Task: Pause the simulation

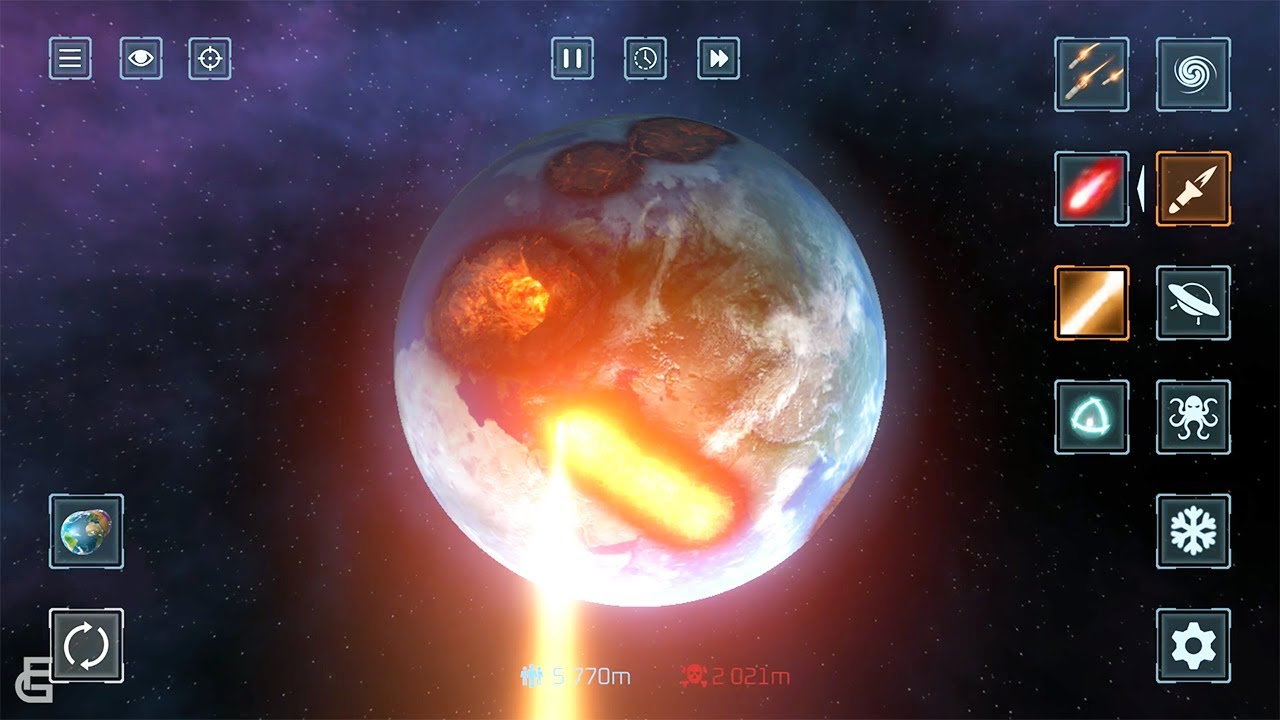Action: click(572, 59)
